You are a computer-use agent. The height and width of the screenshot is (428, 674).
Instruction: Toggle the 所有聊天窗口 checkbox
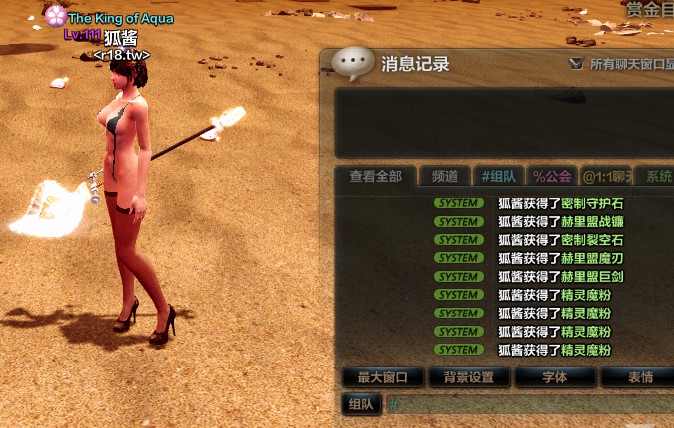(575, 63)
